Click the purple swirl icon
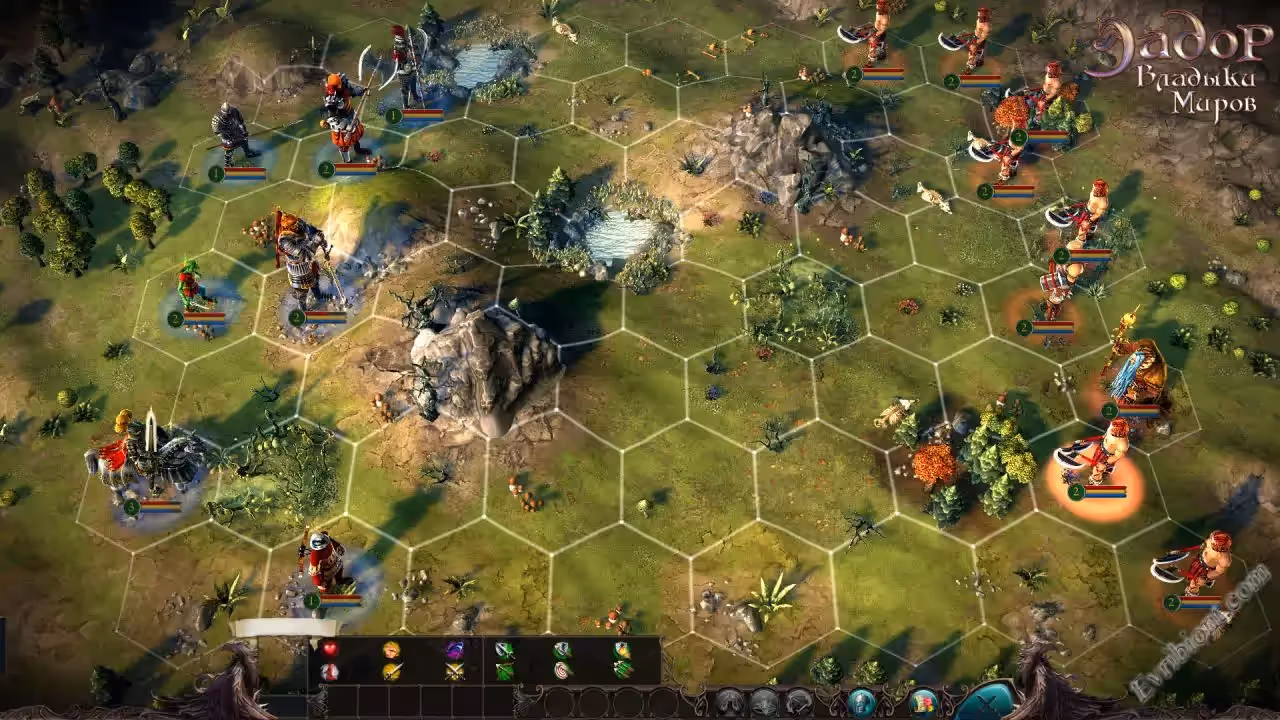 coord(454,649)
